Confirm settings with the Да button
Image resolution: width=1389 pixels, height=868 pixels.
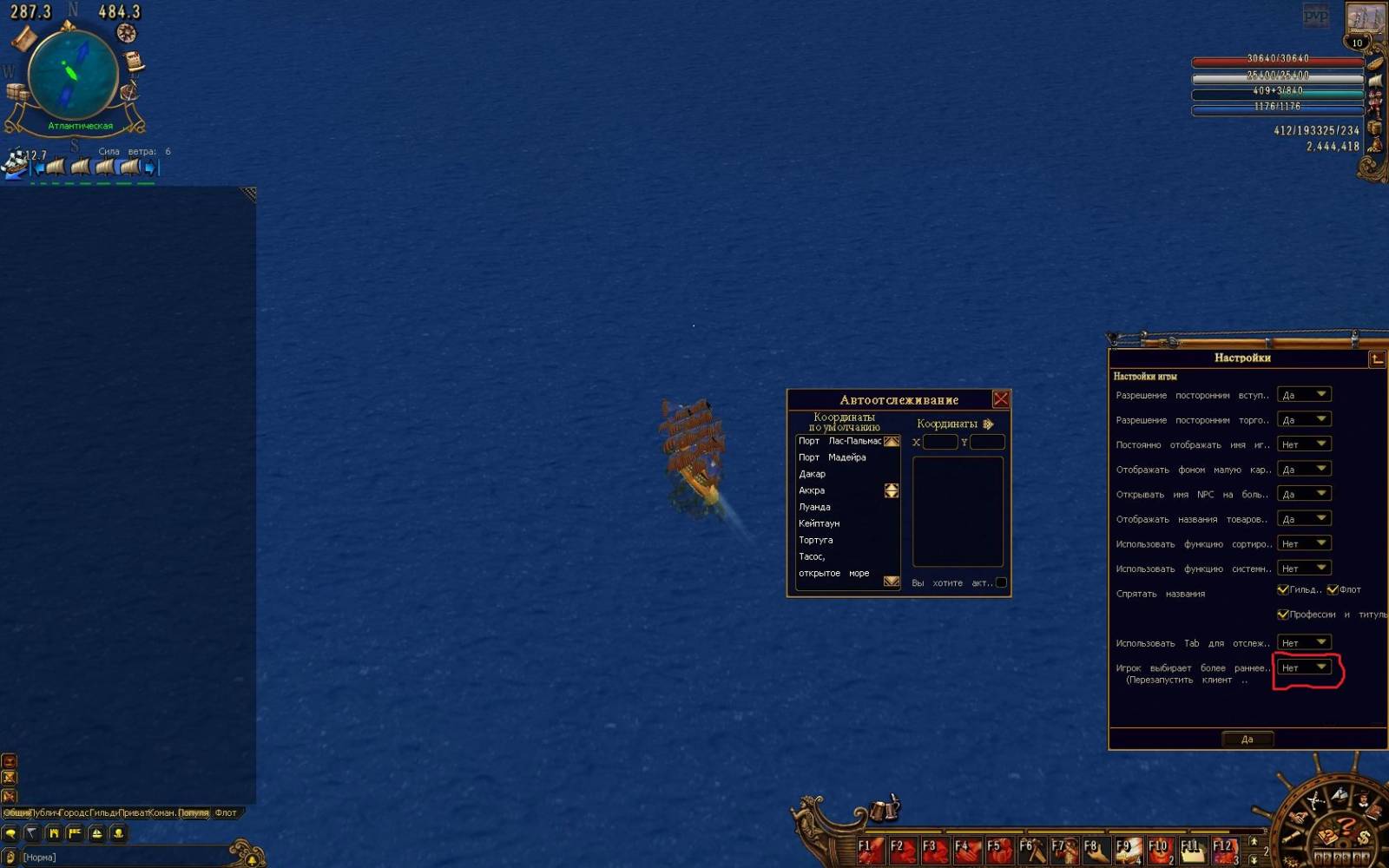coord(1247,740)
